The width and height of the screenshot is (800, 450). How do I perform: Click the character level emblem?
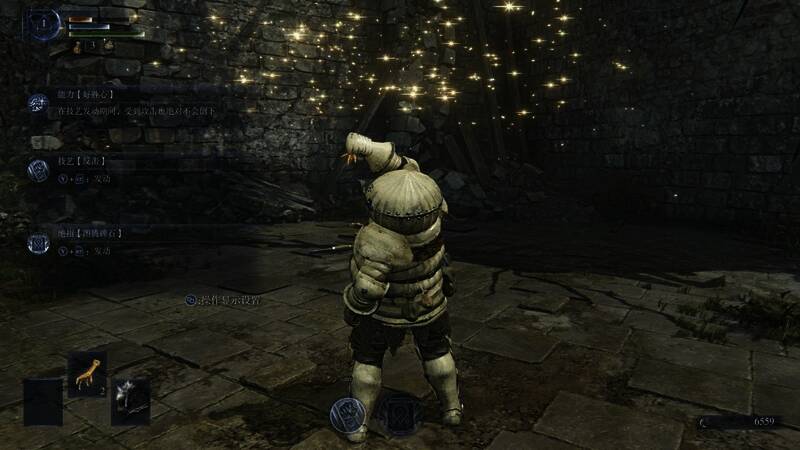pos(45,25)
